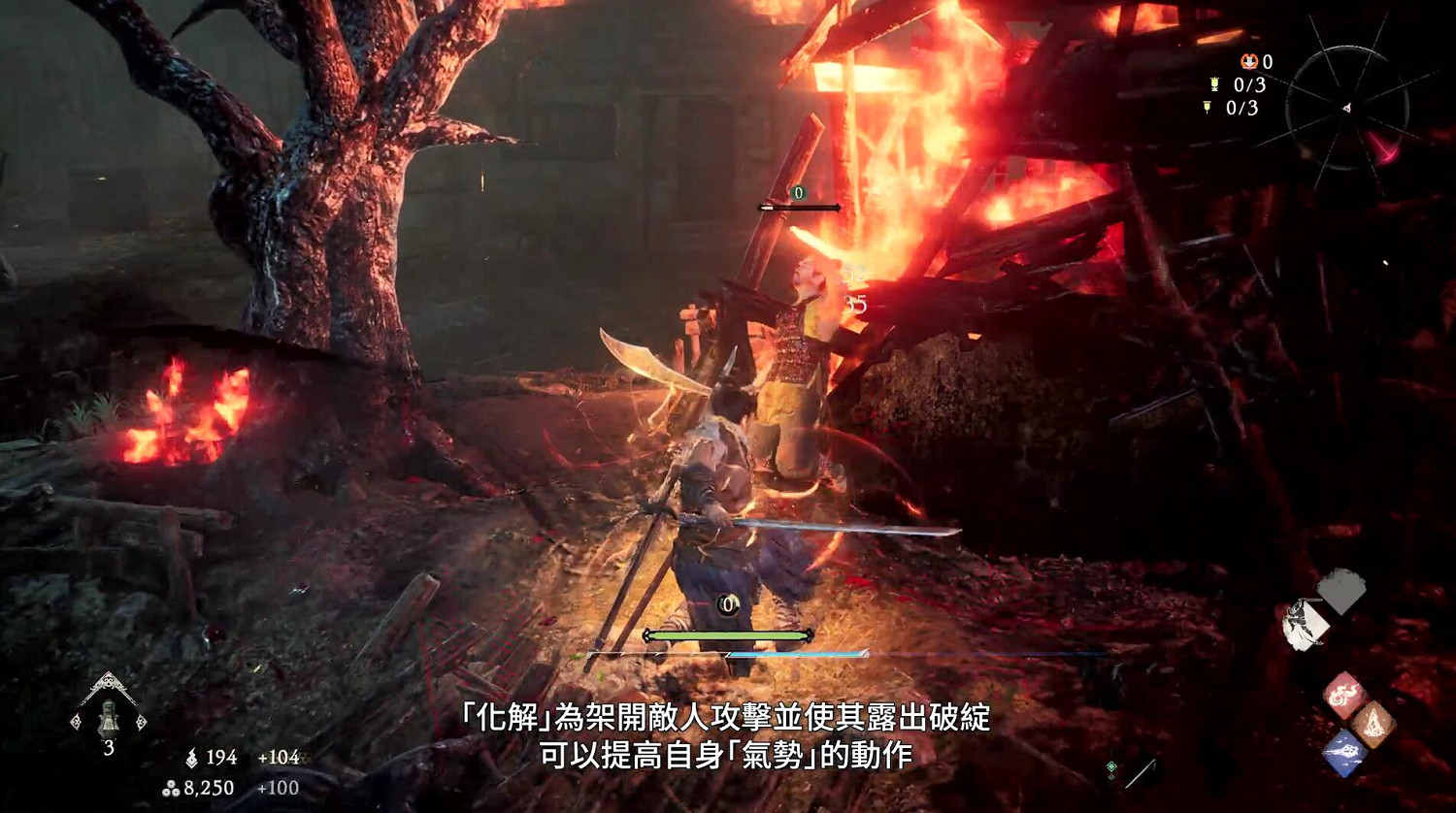The height and width of the screenshot is (813, 1456).
Task: Select the brown earth wizardry spell icon
Action: click(x=1373, y=724)
